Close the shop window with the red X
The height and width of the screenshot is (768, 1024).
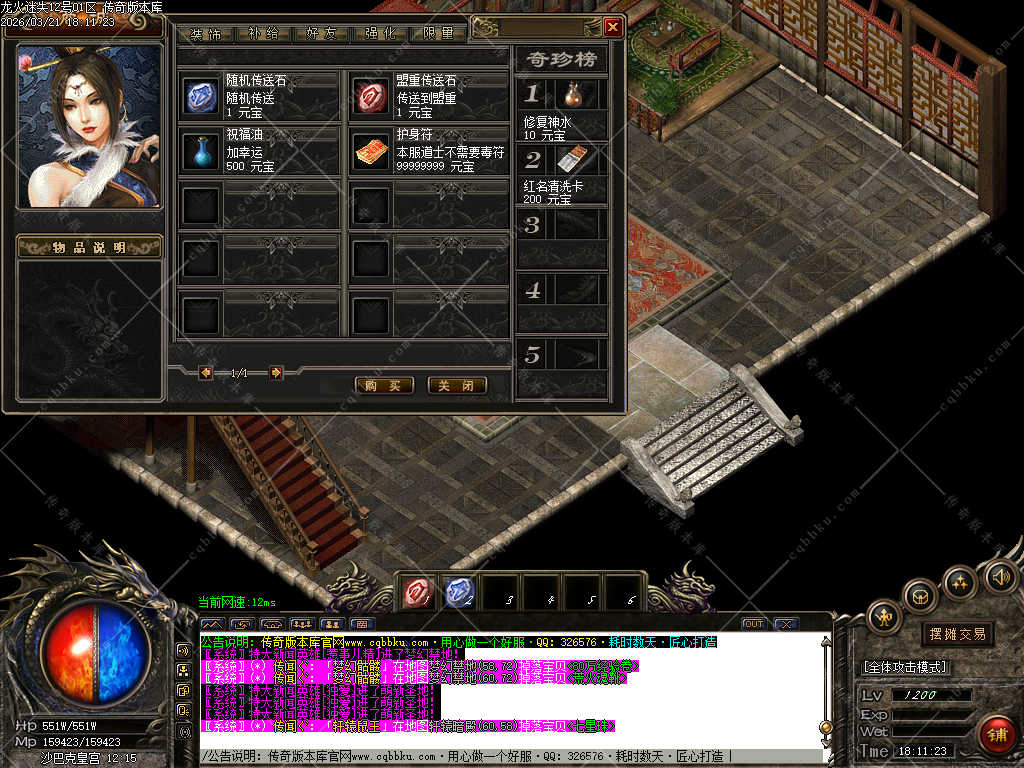[x=613, y=27]
